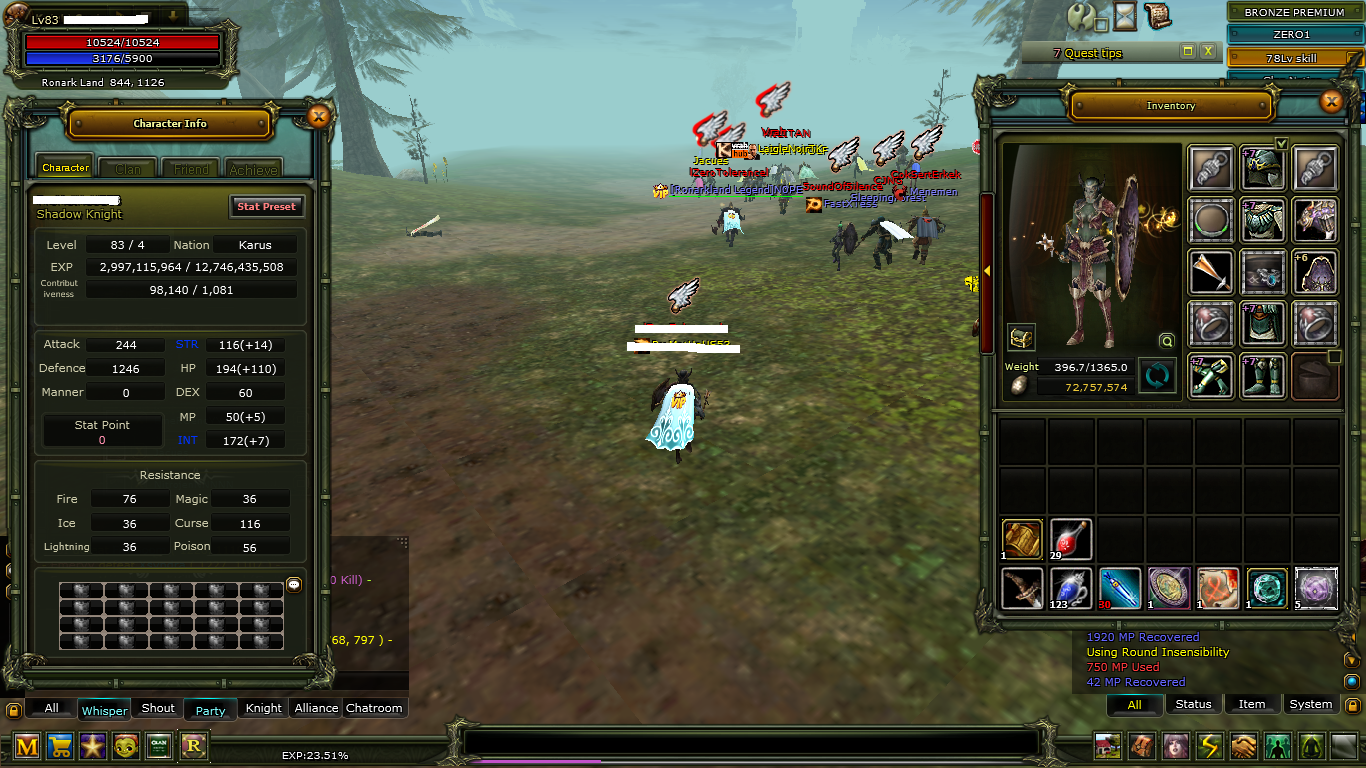Screen dimensions: 1366x768
Task: Select the handshake trade icon on the bottom toolbar
Action: tap(1242, 747)
